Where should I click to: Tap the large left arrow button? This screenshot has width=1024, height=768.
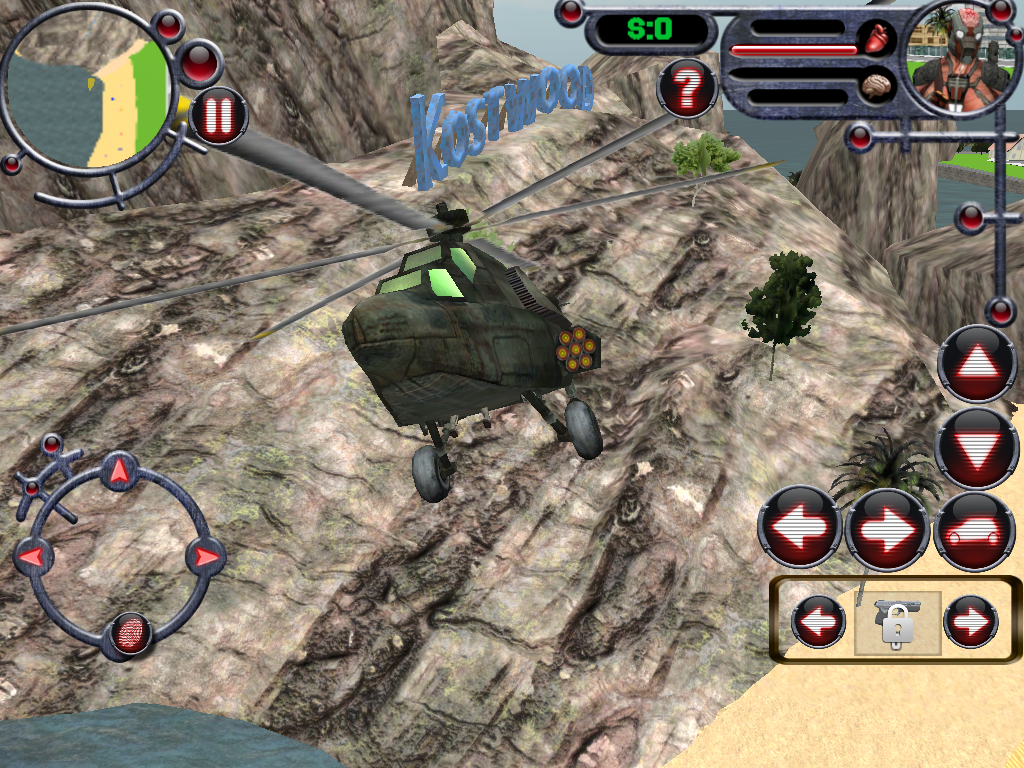click(799, 528)
